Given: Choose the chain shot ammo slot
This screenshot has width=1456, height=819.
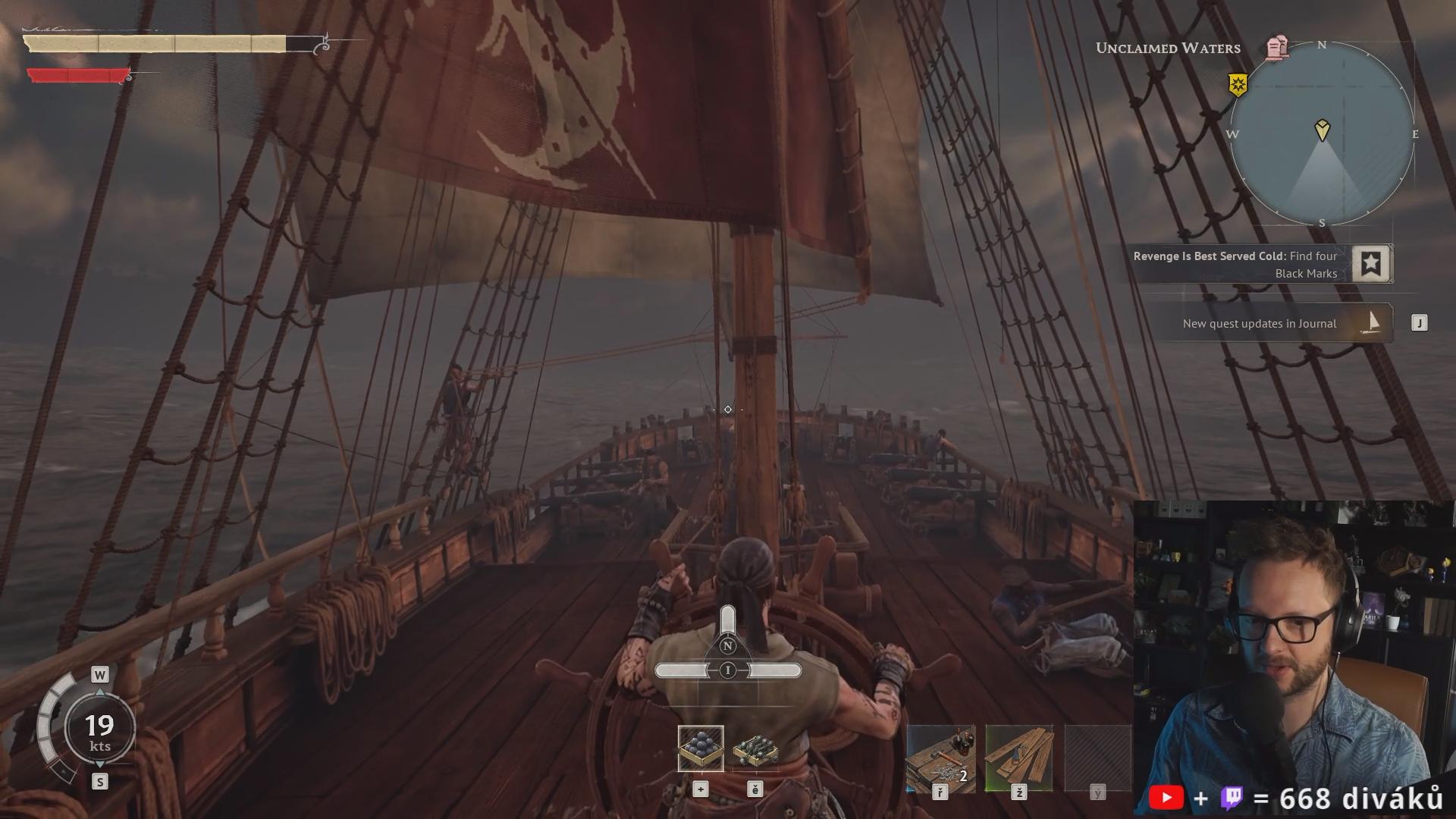Looking at the screenshot, I should click(755, 750).
